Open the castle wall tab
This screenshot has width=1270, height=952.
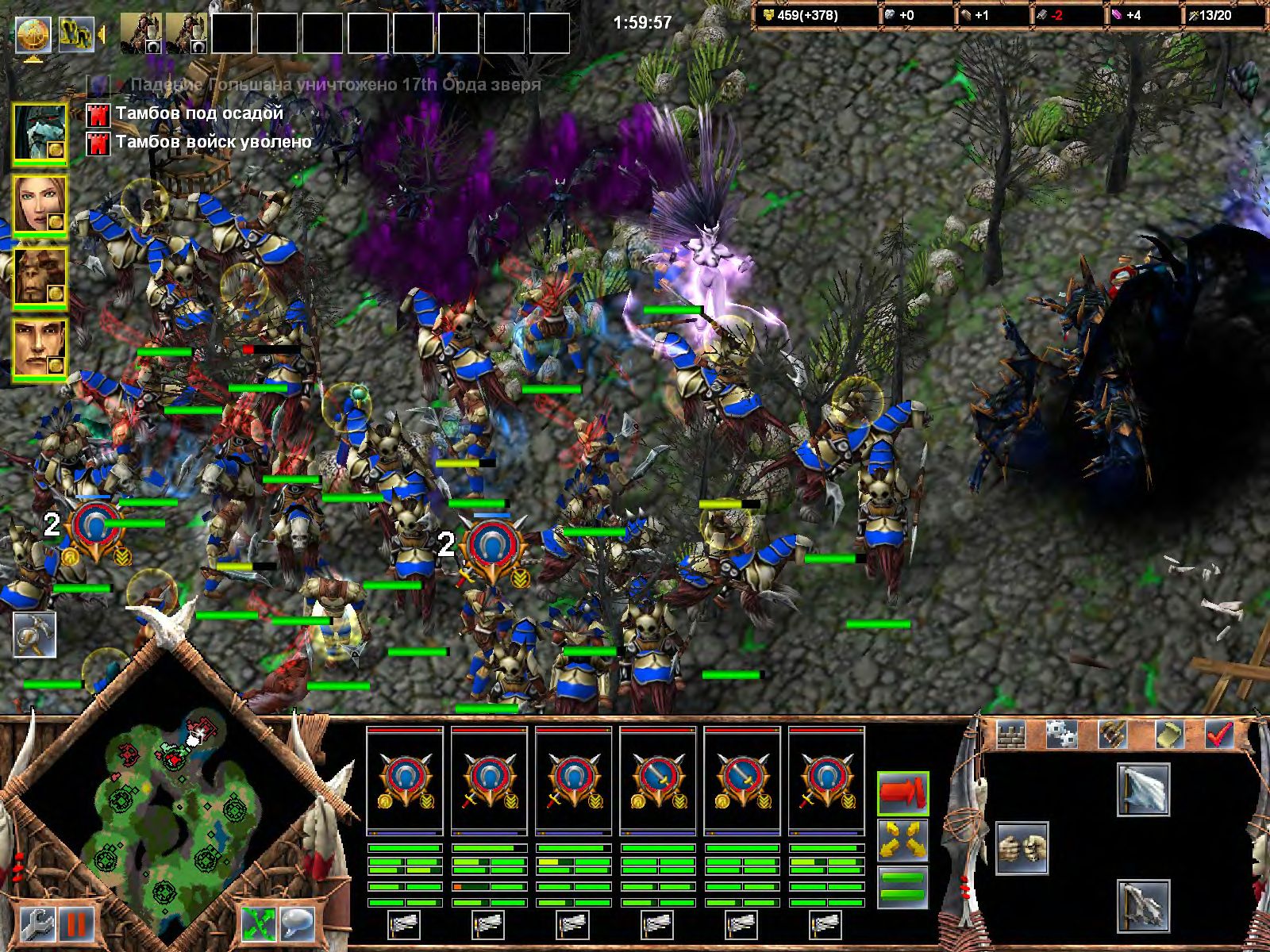(1011, 735)
